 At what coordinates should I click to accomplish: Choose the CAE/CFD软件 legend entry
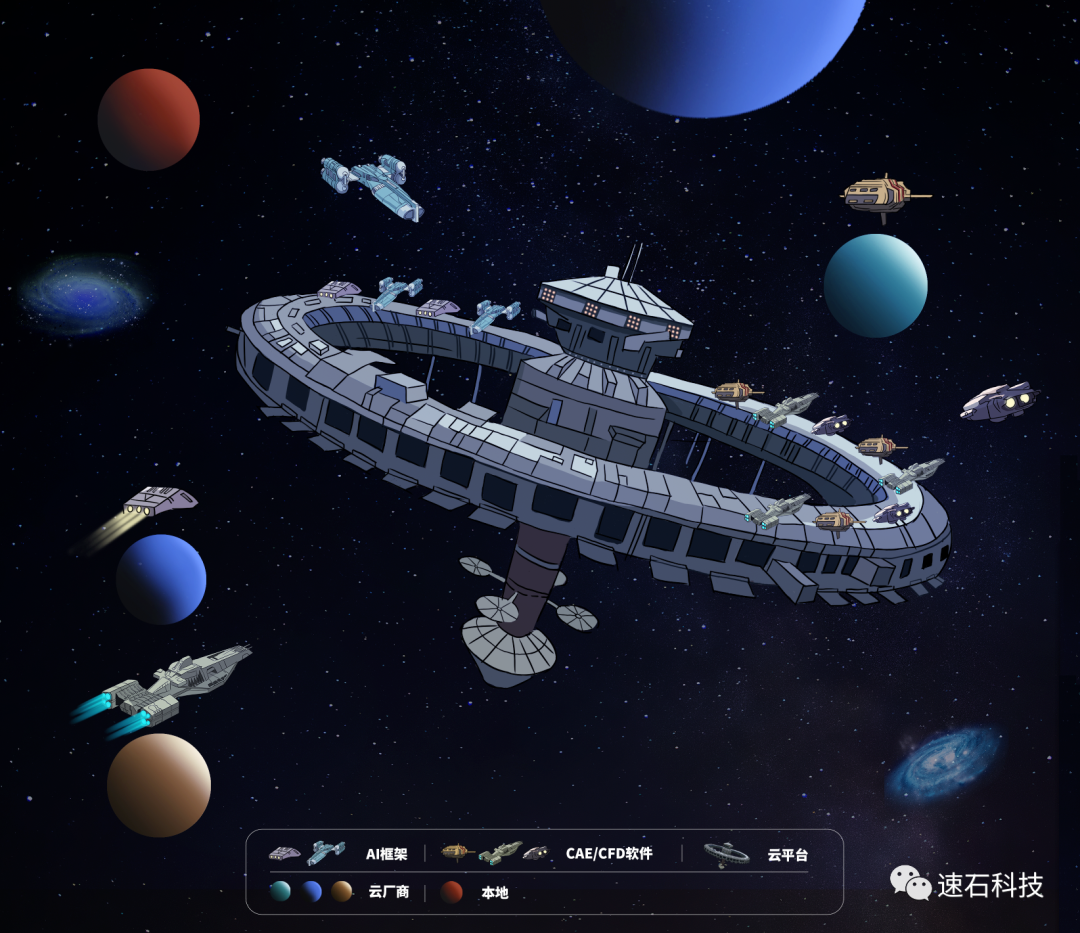[608, 854]
